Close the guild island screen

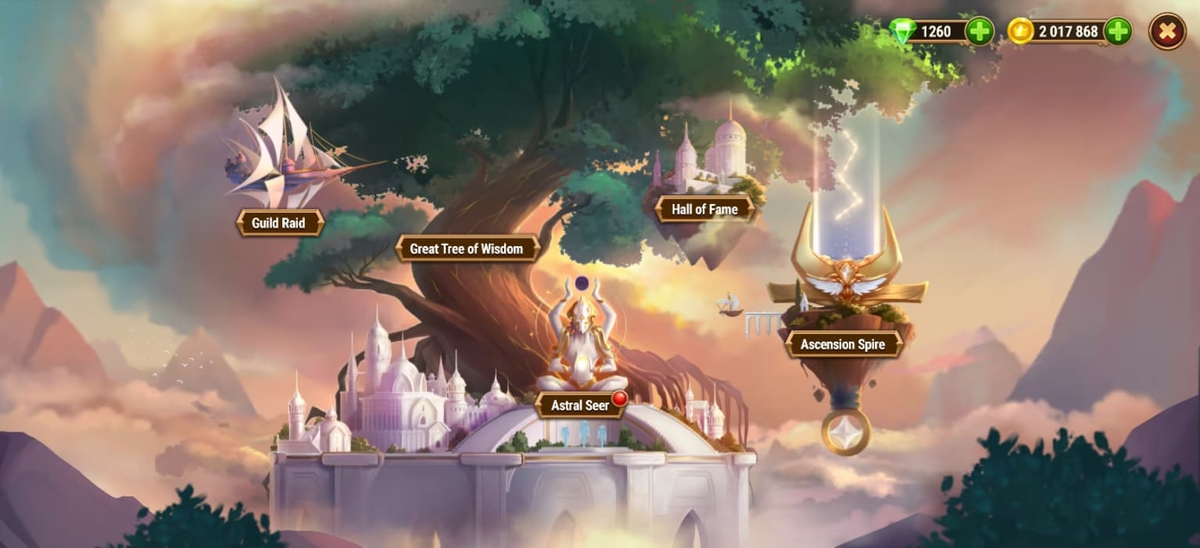pyautogui.click(x=1166, y=31)
